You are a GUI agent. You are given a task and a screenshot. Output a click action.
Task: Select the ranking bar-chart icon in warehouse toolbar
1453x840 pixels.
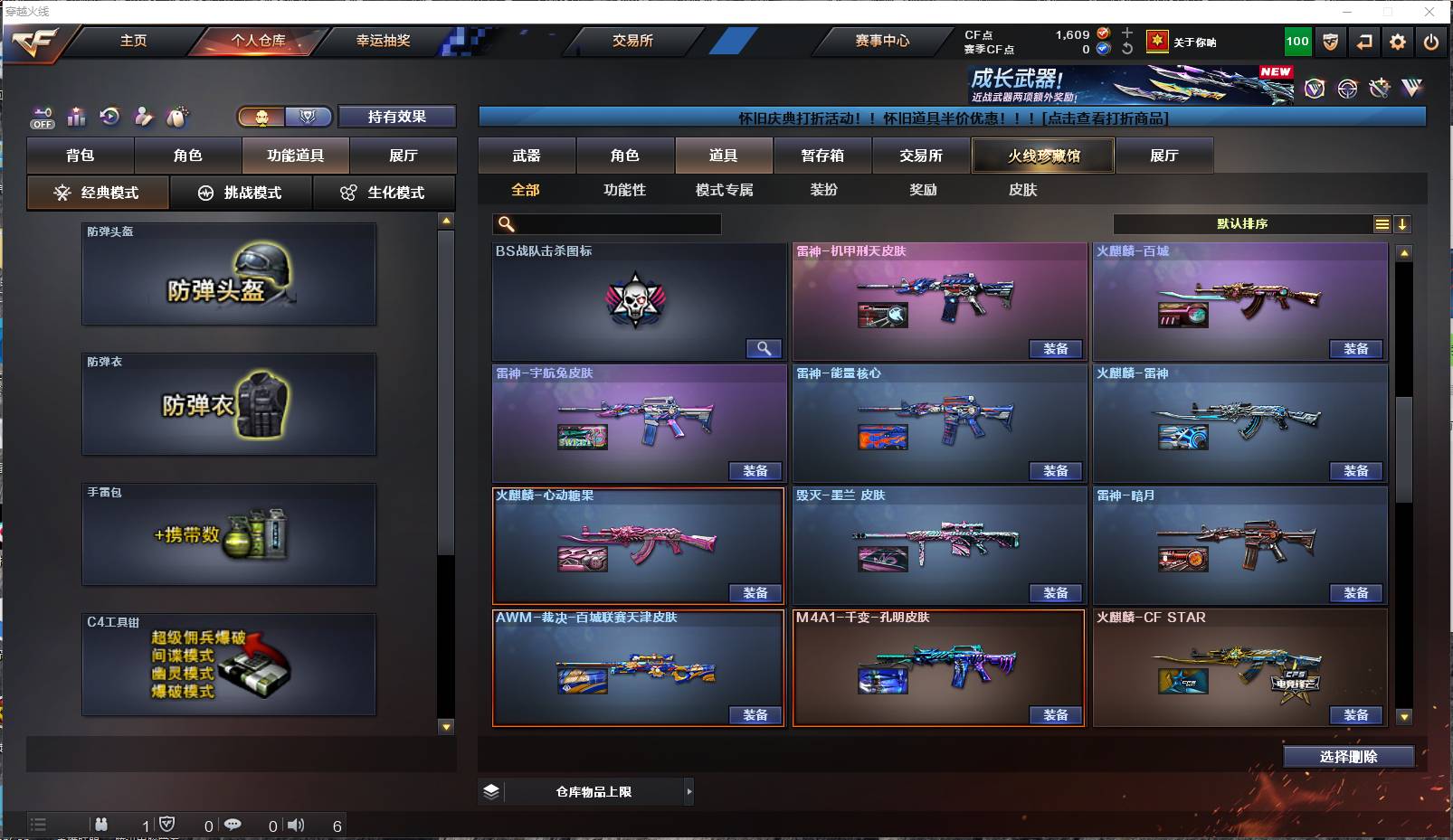[76, 117]
